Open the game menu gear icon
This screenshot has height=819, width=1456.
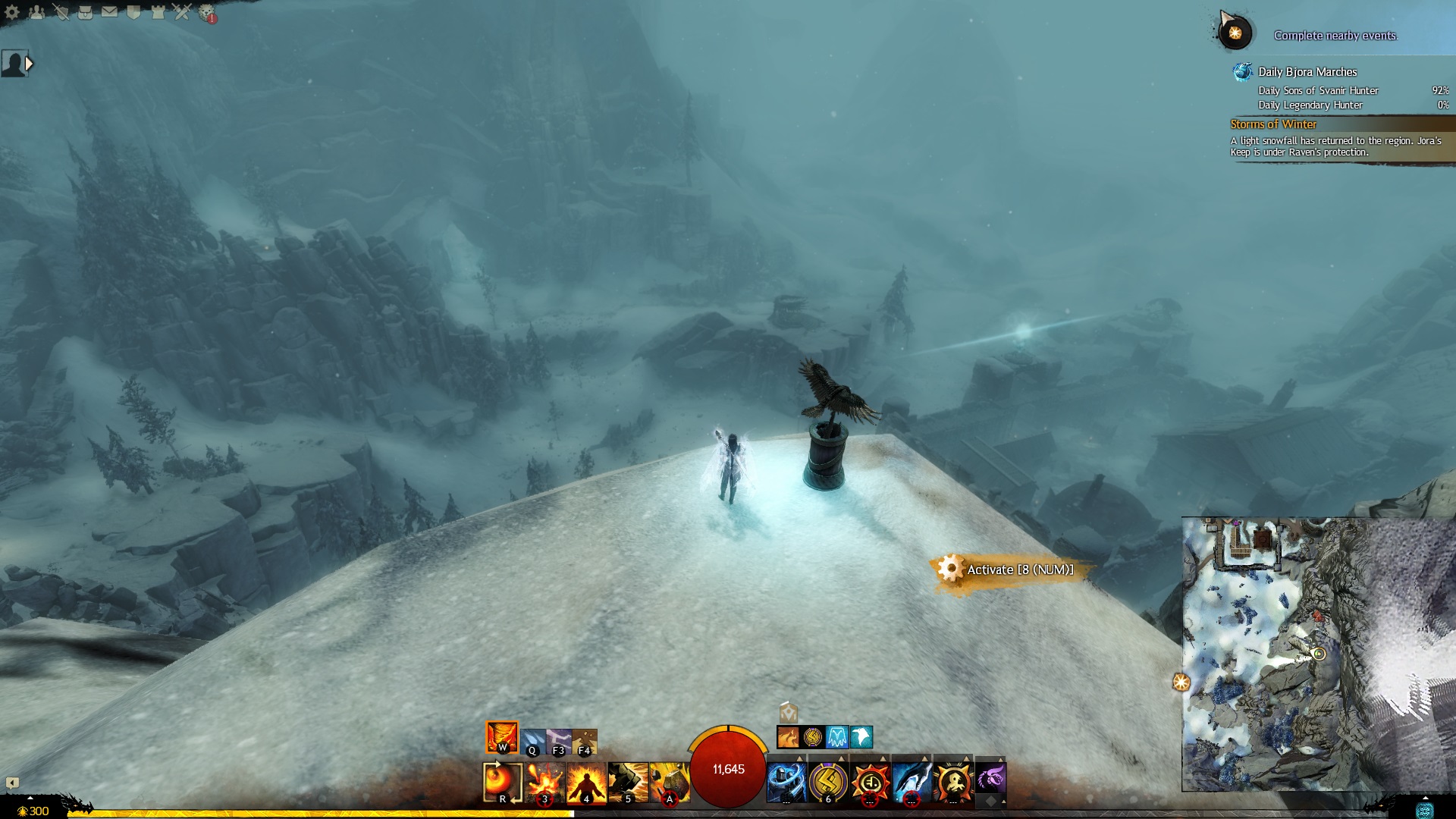pyautogui.click(x=12, y=12)
